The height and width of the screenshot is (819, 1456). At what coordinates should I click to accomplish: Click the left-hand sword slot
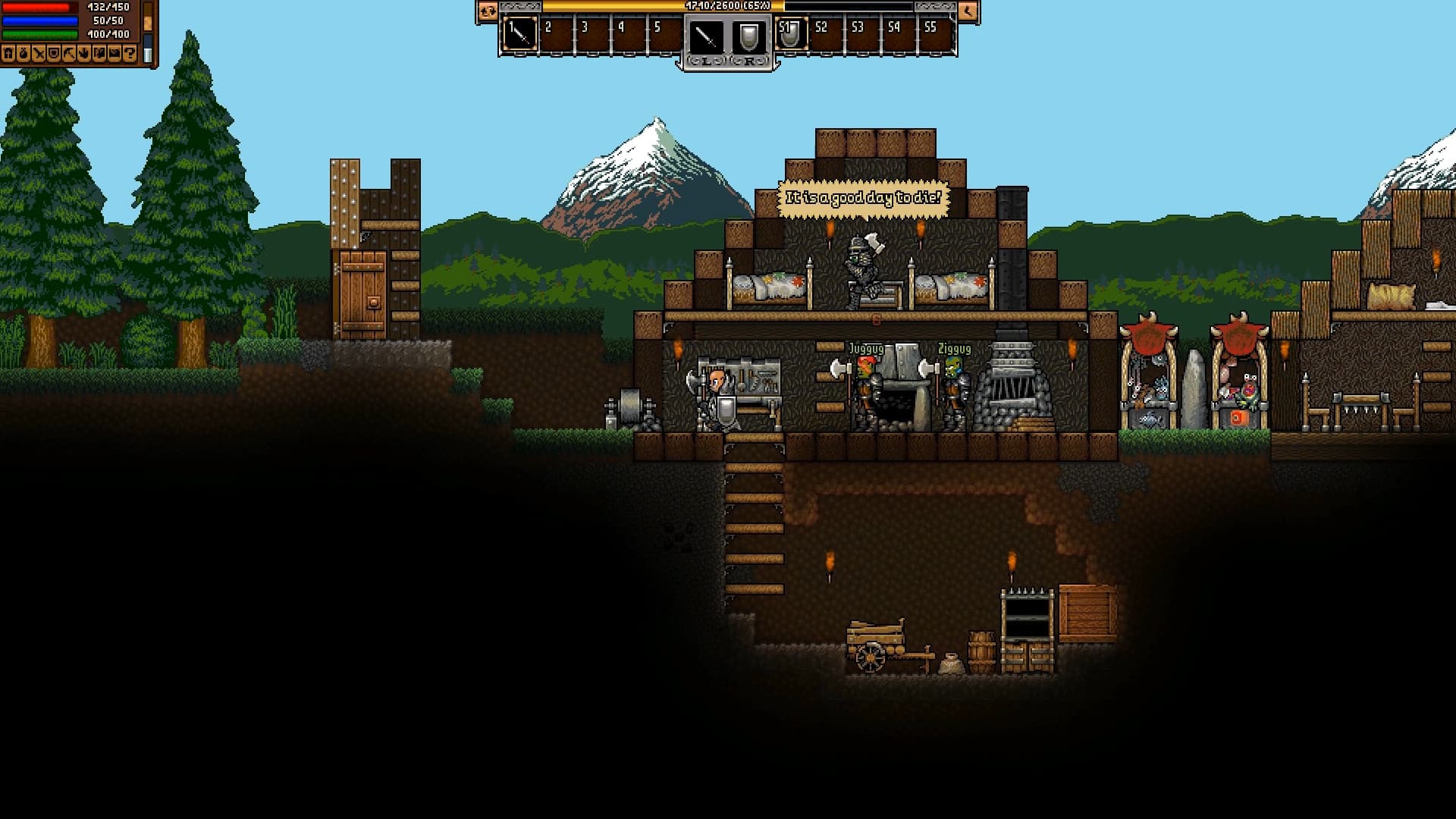(706, 36)
